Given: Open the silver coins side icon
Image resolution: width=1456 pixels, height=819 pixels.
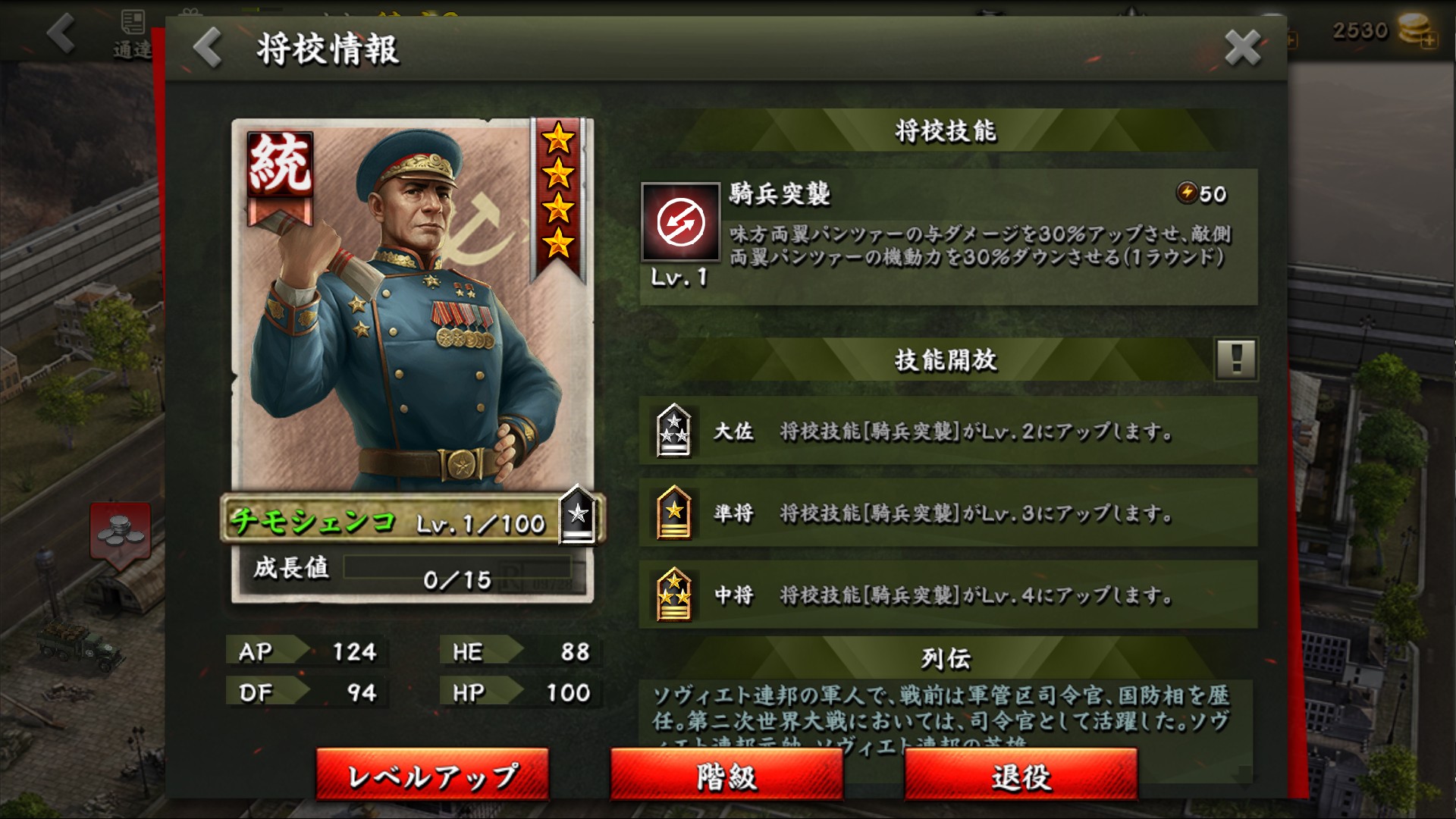Looking at the screenshot, I should click(x=120, y=531).
